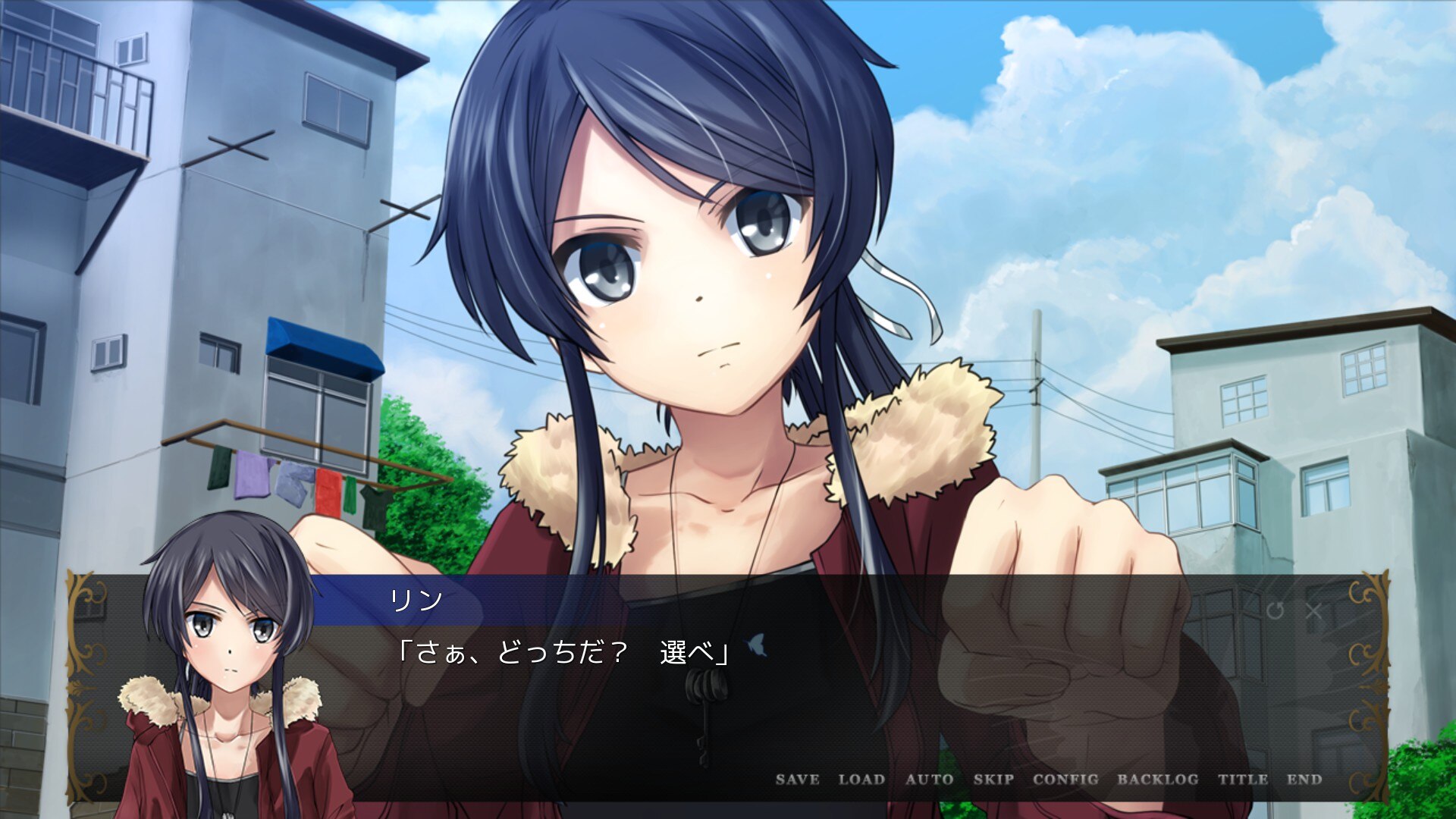Image resolution: width=1456 pixels, height=819 pixels.
Task: Hide the dialogue box with the X
Action: click(x=1314, y=610)
